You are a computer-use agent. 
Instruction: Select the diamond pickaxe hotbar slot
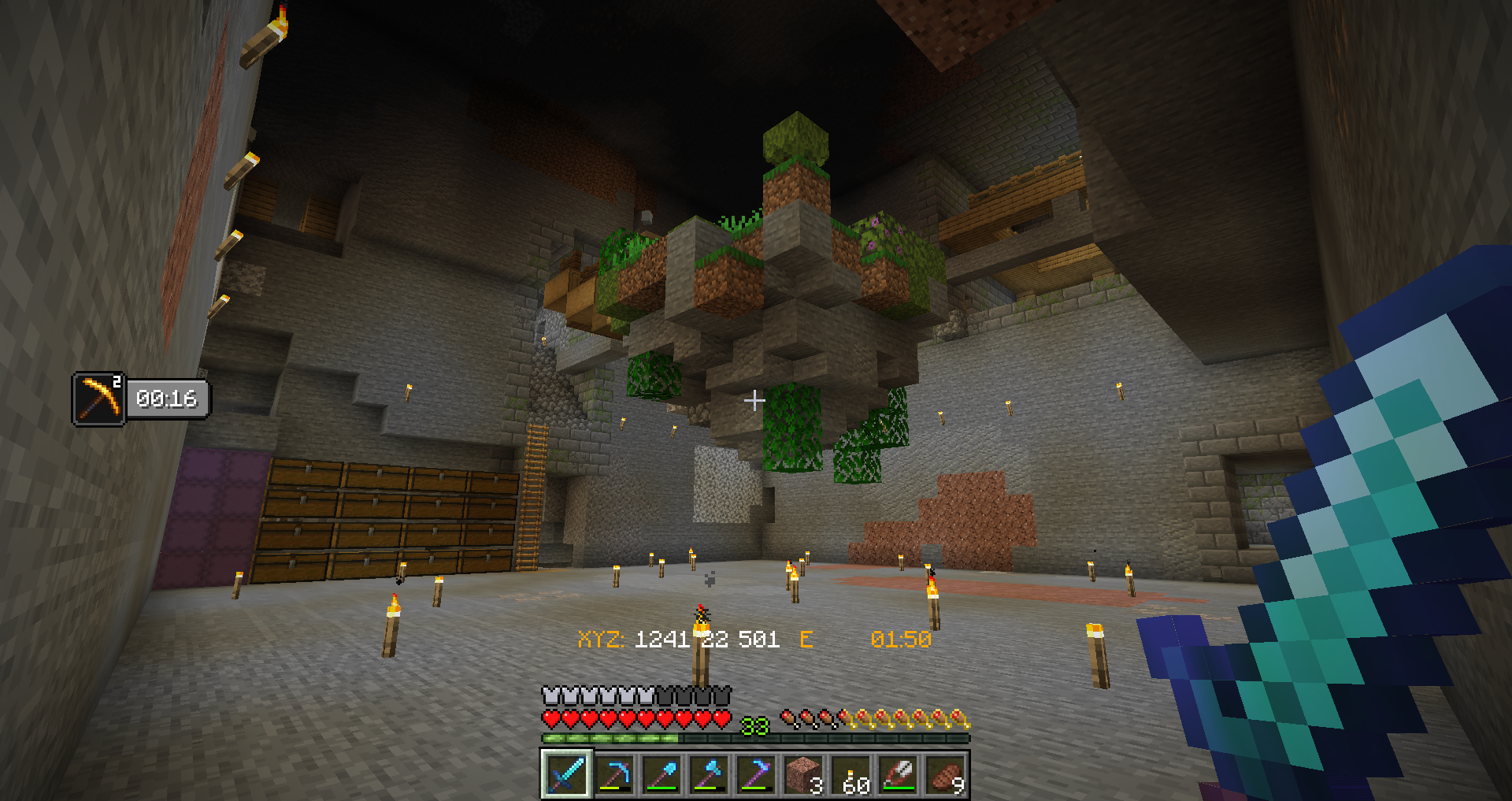[x=614, y=774]
